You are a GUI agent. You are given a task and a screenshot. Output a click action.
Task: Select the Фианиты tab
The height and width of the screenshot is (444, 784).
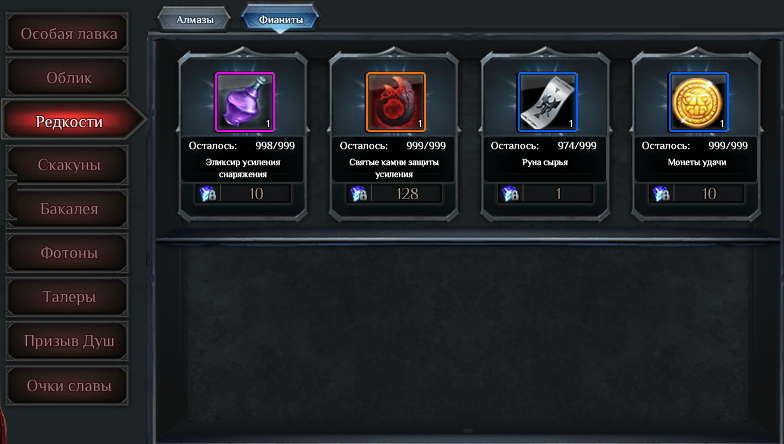pyautogui.click(x=280, y=18)
